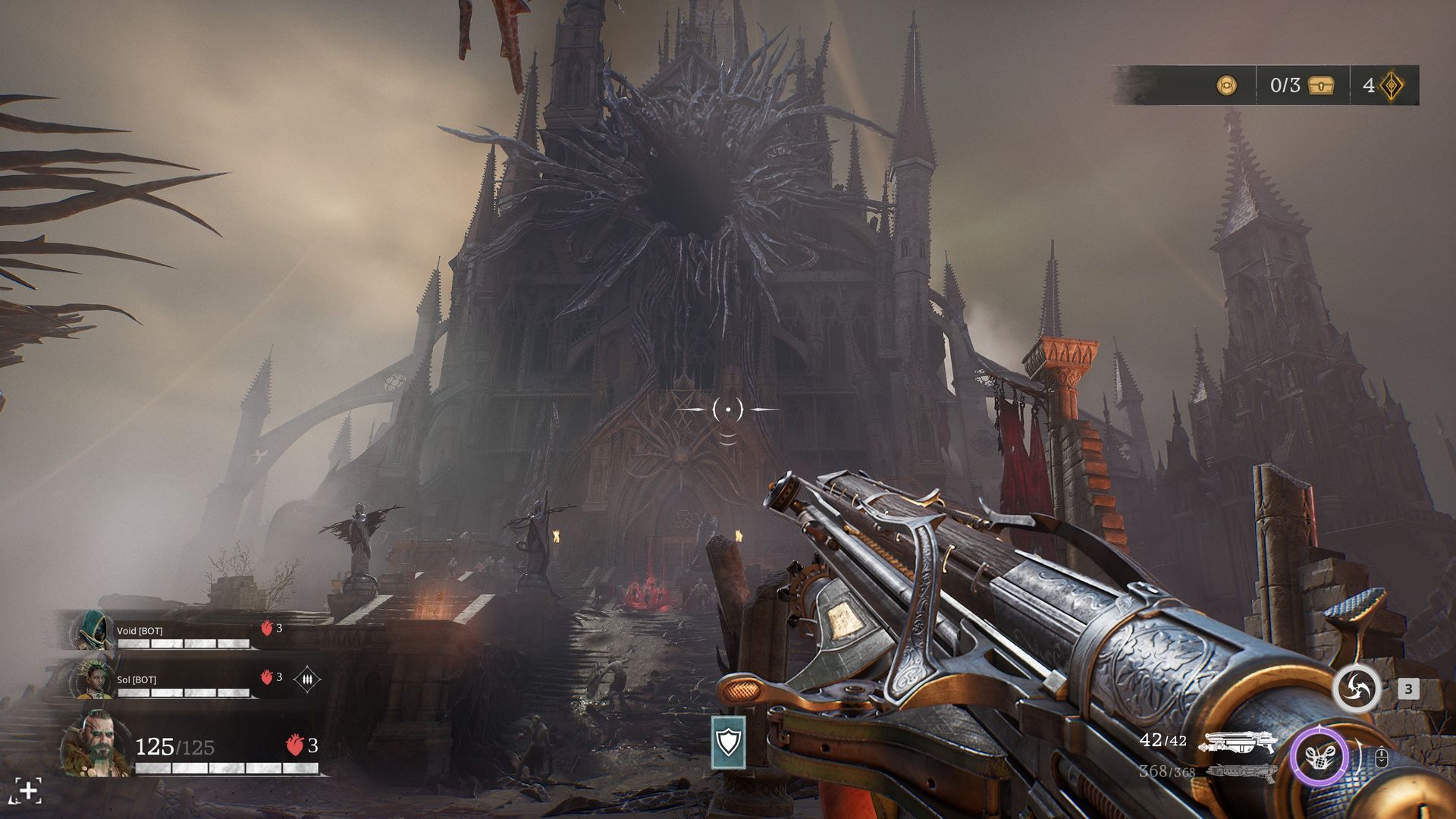This screenshot has height=819, width=1456.
Task: Select the equipped primary weapon icon
Action: [x=1238, y=742]
